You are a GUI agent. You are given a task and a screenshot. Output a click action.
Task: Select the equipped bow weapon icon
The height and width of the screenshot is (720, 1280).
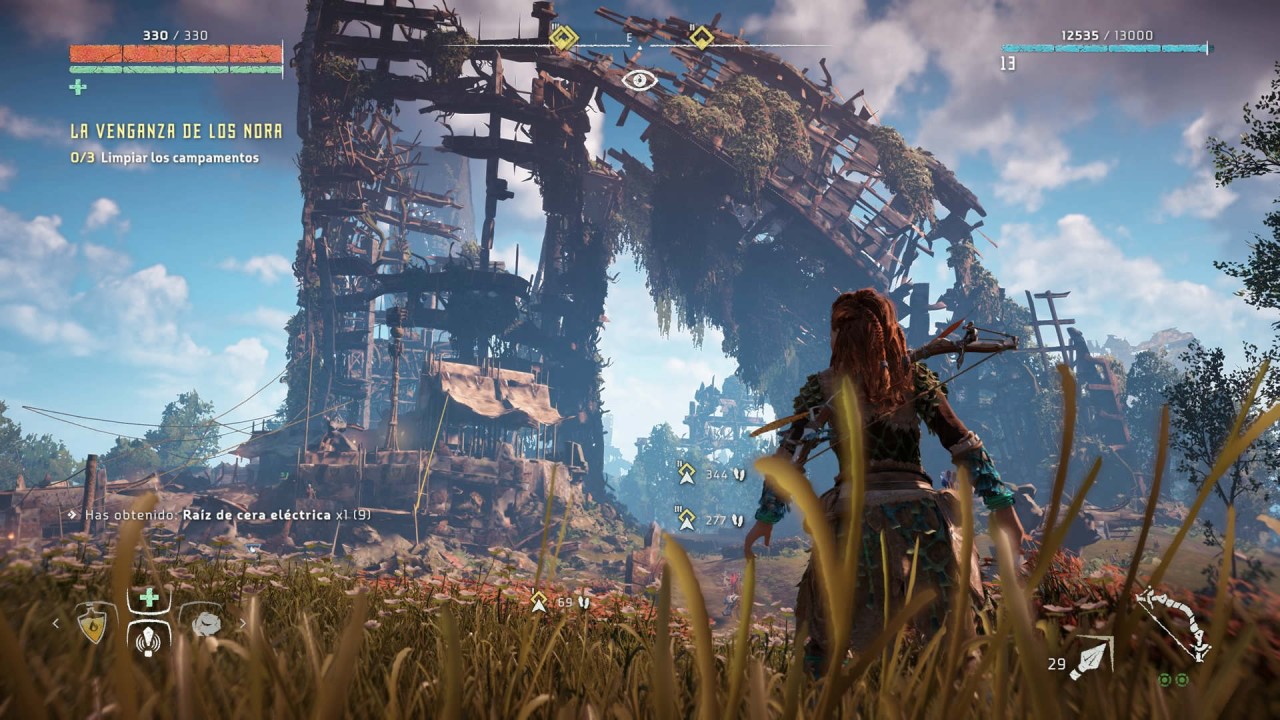[x=1175, y=622]
